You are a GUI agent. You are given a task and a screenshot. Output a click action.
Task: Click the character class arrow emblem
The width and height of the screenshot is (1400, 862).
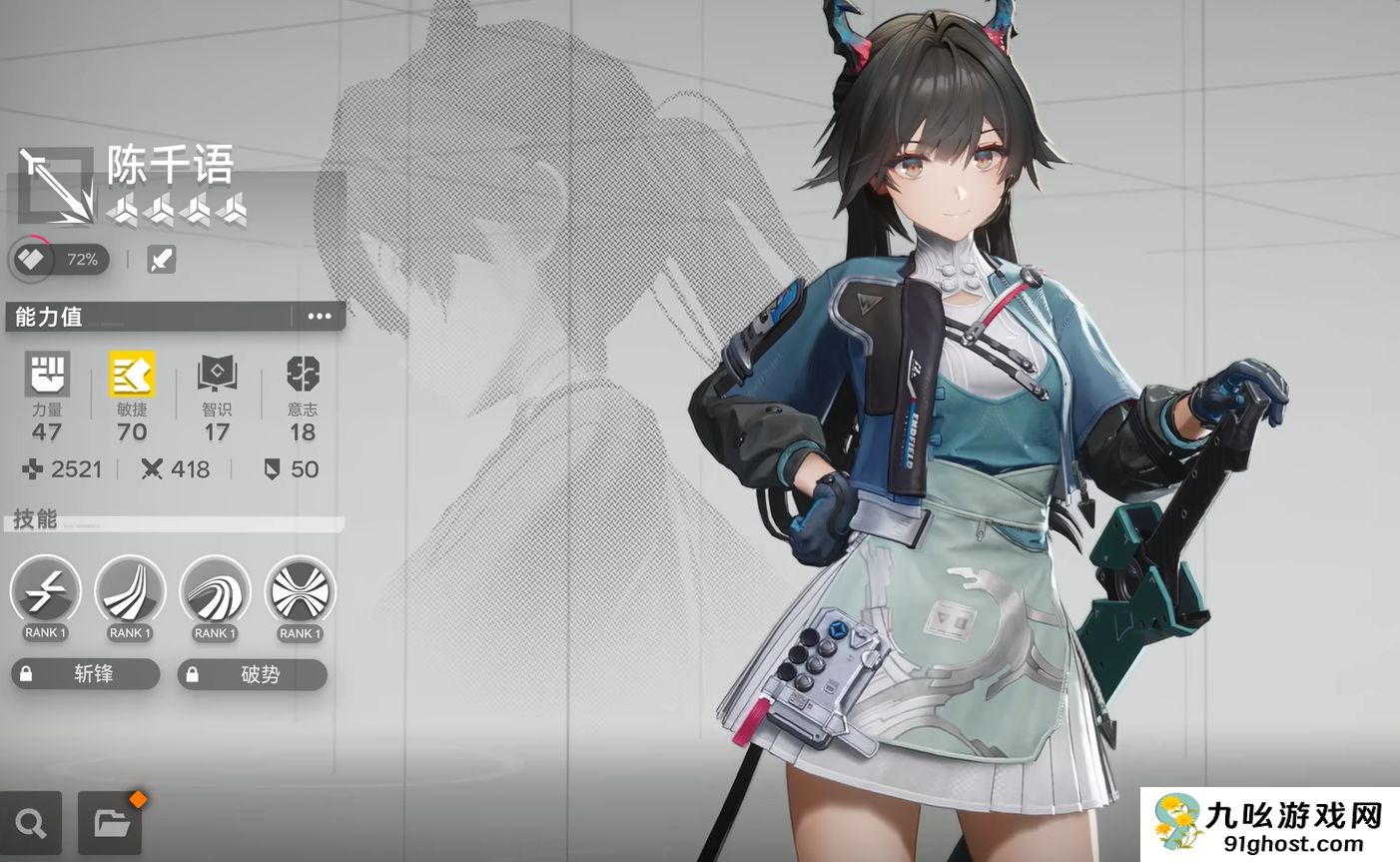click(55, 186)
